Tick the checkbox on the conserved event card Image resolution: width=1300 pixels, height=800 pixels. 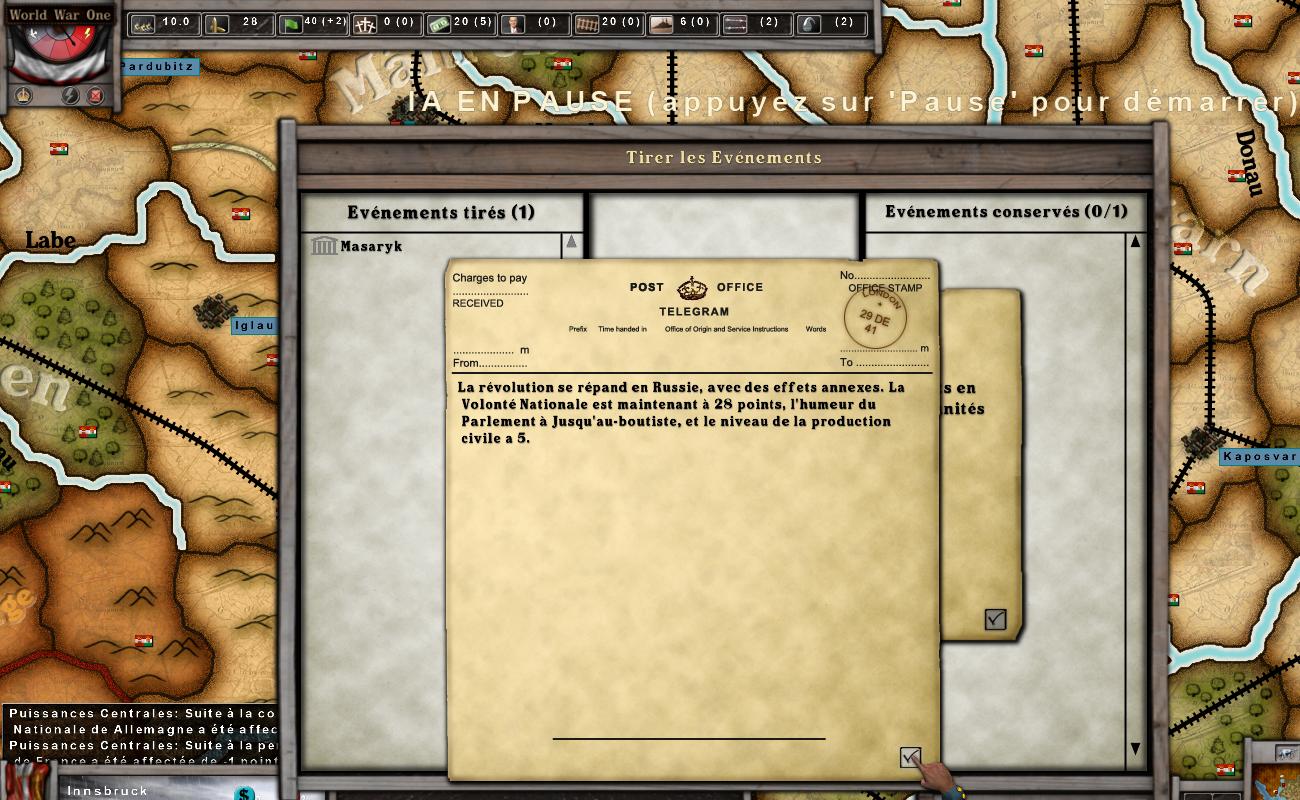pyautogui.click(x=993, y=619)
